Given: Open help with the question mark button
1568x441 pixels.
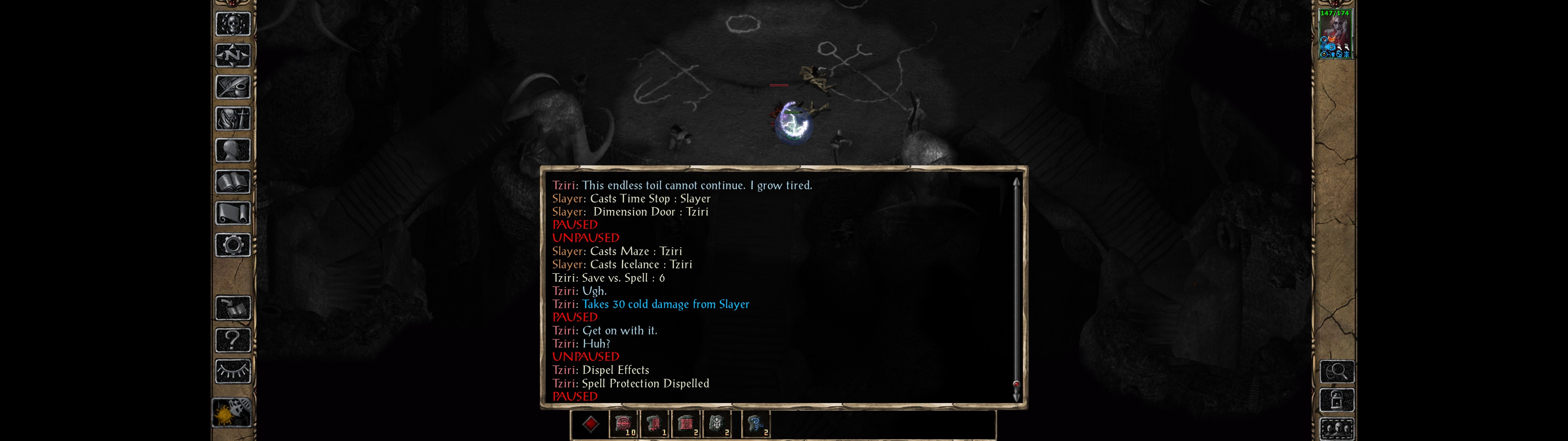Looking at the screenshot, I should (x=232, y=339).
